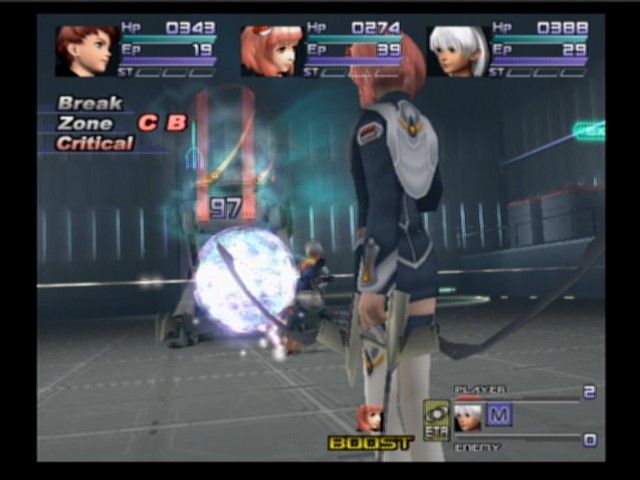Viewport: 640px width, 480px height.
Task: Click the white-haired portrait in turn order
Action: pos(468,416)
